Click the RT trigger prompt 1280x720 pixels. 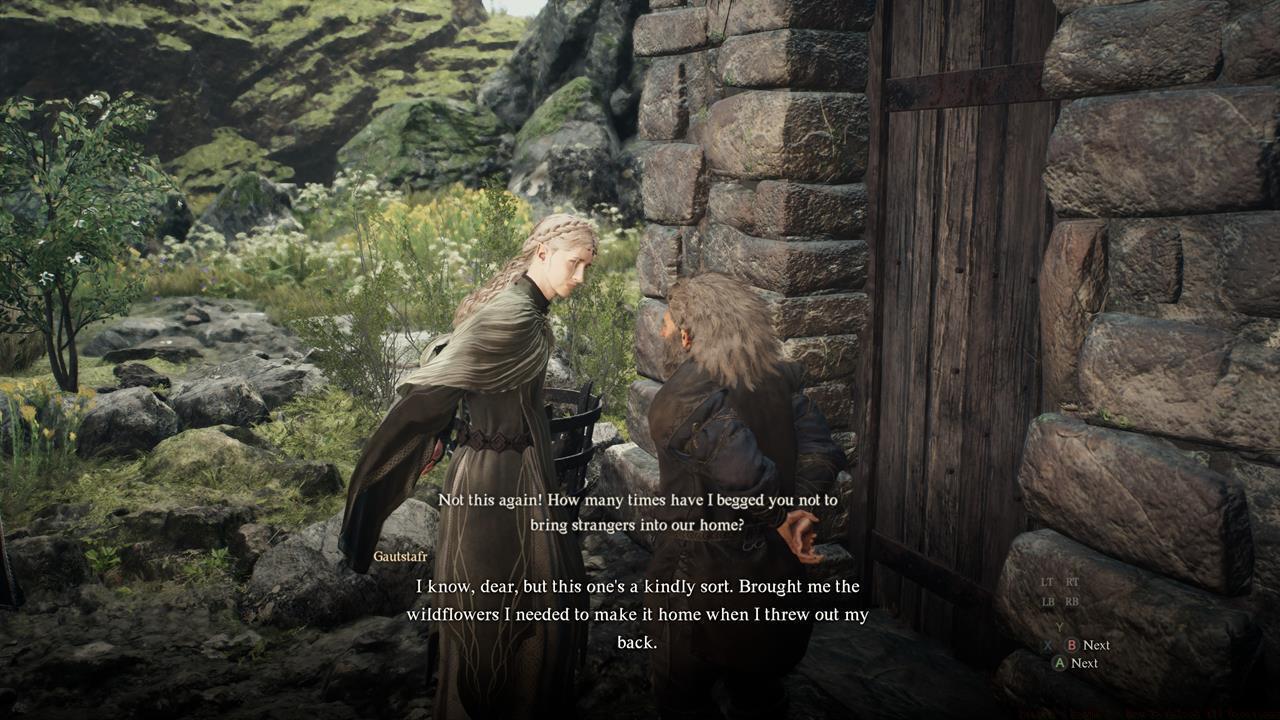(1072, 582)
